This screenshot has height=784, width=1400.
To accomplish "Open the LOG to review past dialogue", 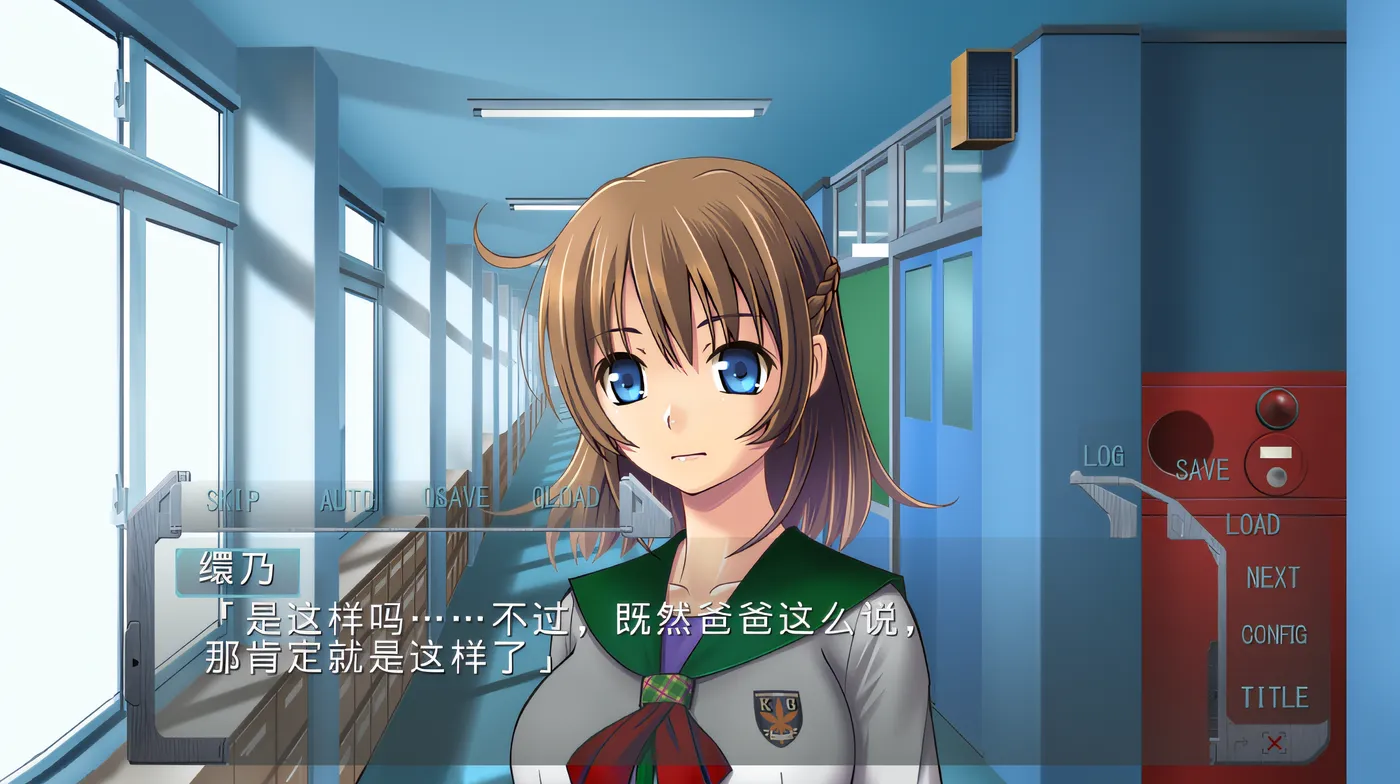I will 1103,456.
